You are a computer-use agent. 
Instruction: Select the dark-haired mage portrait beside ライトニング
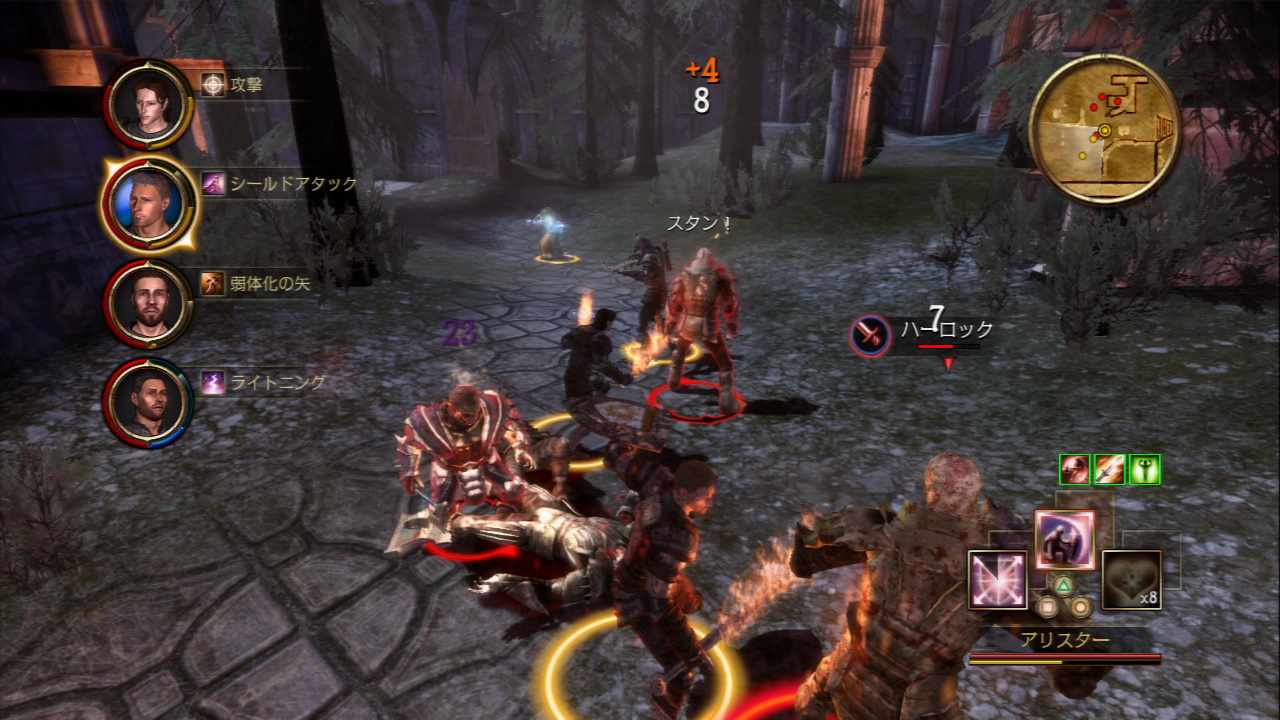pos(150,402)
